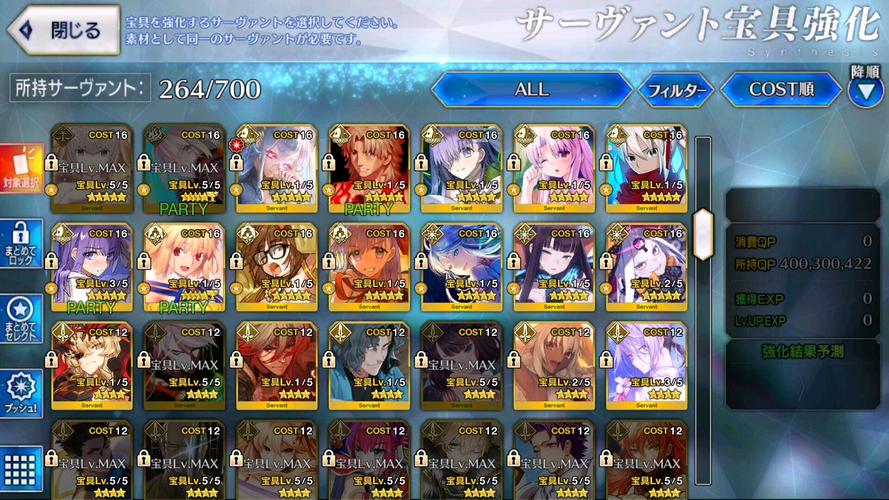Tap the プッシュ! push button
Screen dimensions: 889x500
tap(21, 393)
